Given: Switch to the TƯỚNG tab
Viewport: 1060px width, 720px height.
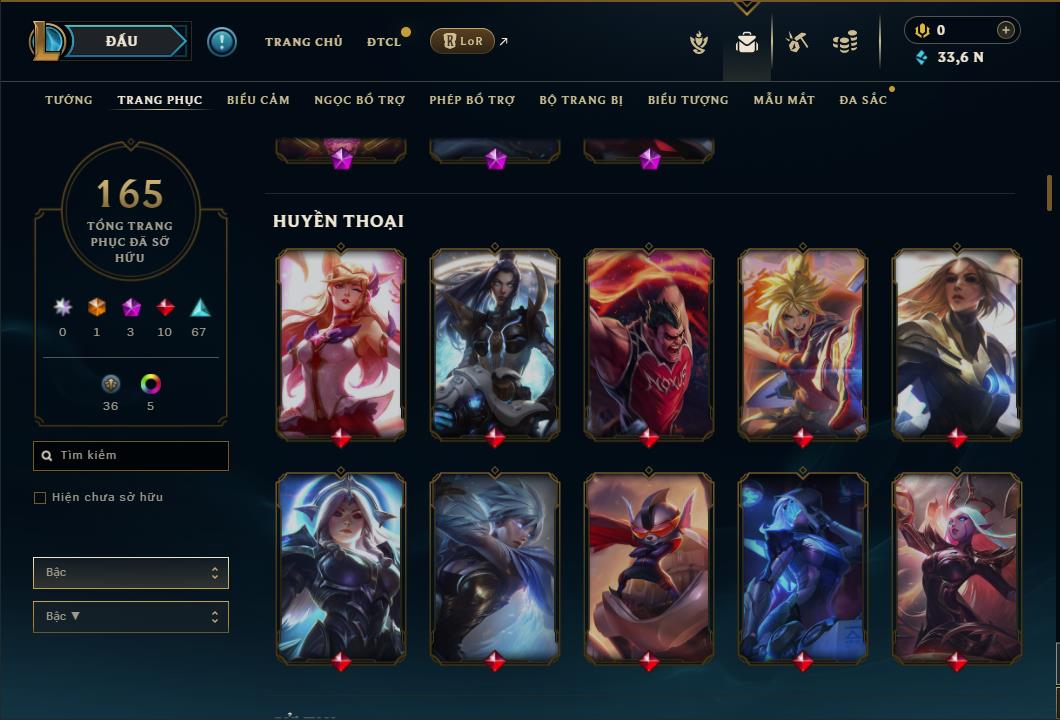Looking at the screenshot, I should pos(69,100).
